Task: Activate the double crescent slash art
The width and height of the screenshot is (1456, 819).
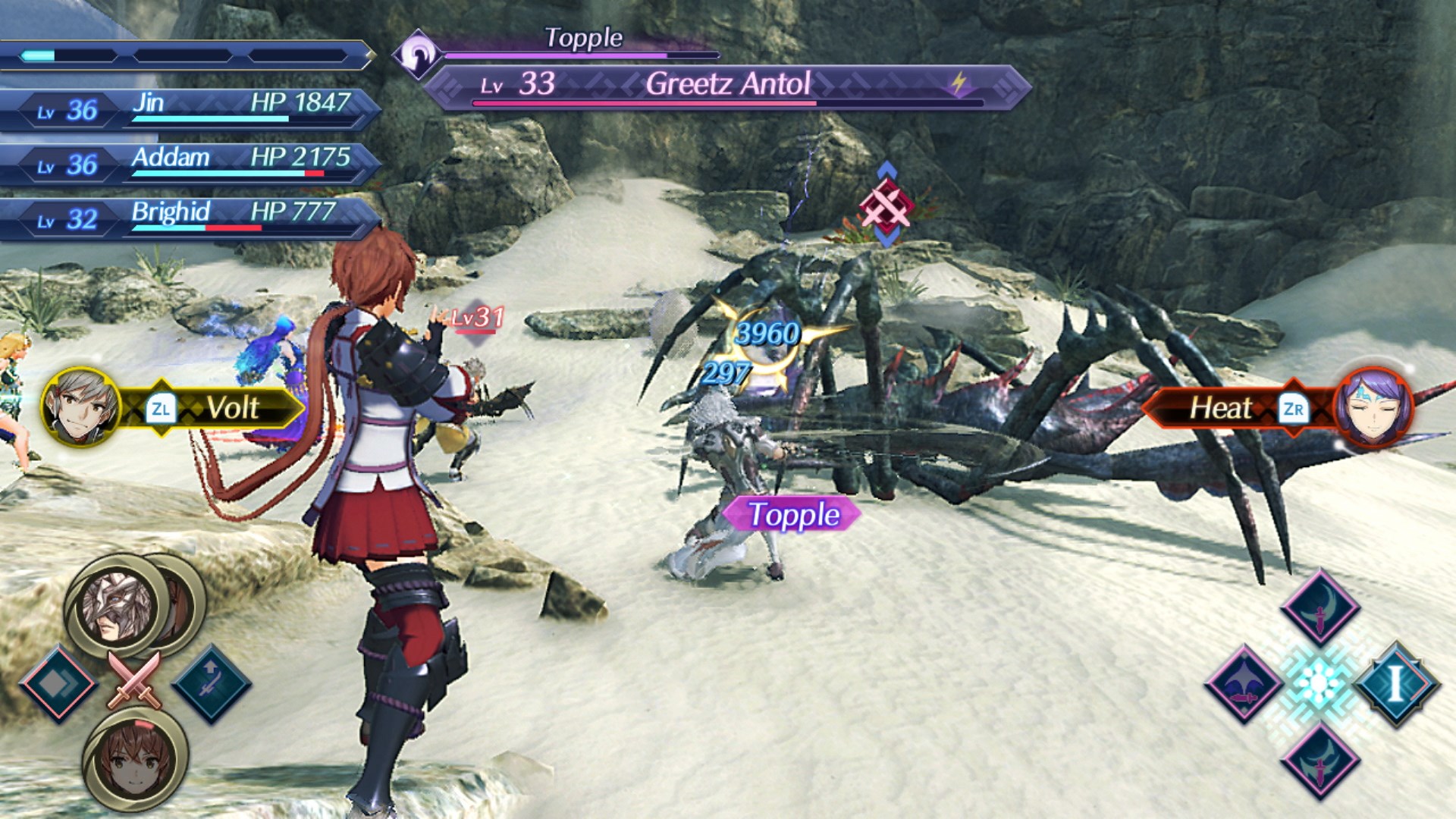Action: [x=1319, y=761]
